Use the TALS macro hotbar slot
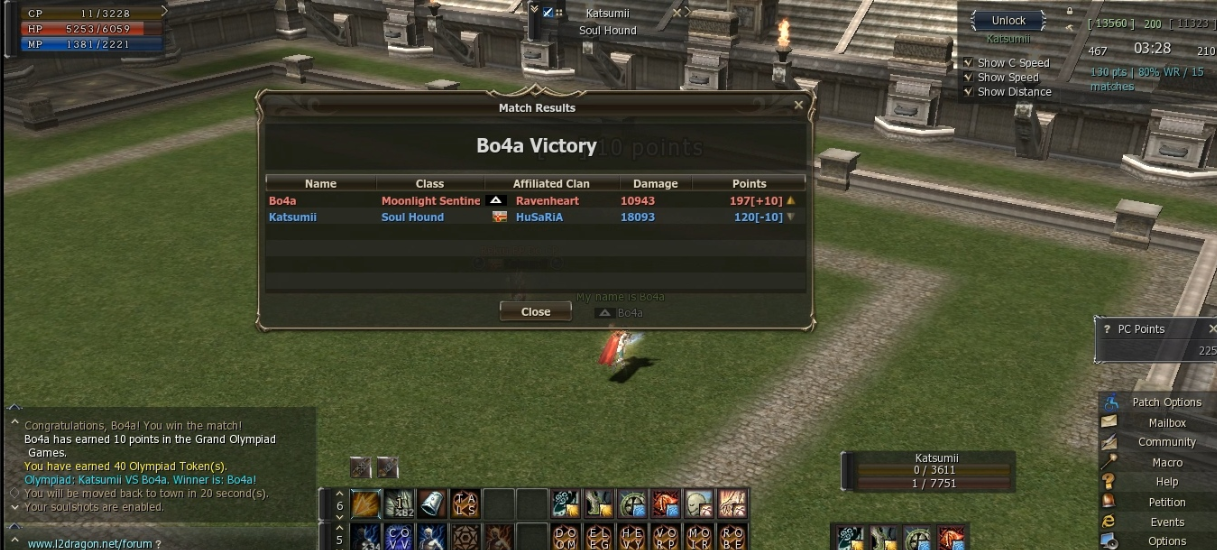Viewport: 1217px width, 550px height. point(465,503)
